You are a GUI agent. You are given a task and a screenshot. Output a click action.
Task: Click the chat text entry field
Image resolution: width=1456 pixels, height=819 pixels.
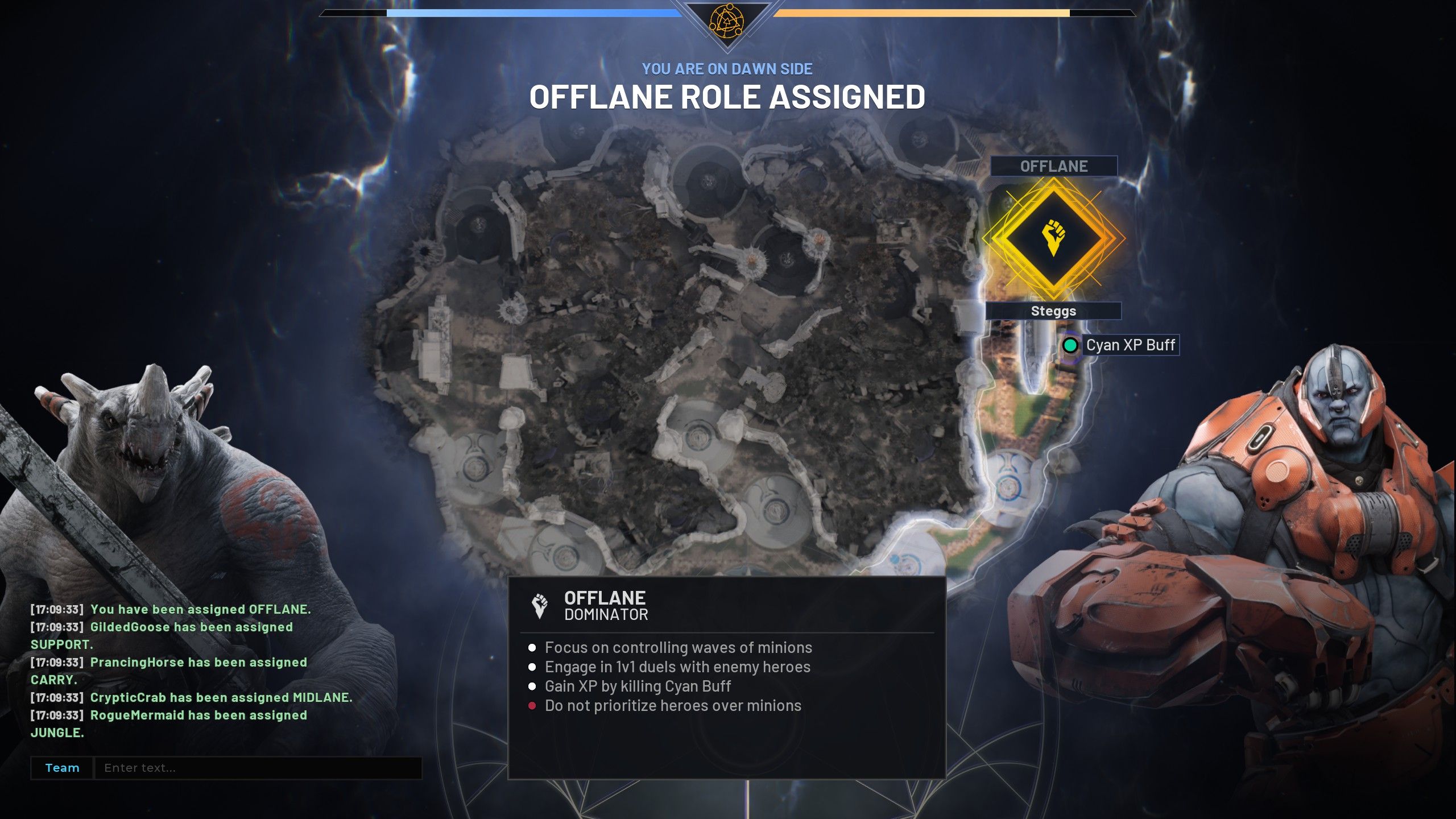click(x=257, y=768)
